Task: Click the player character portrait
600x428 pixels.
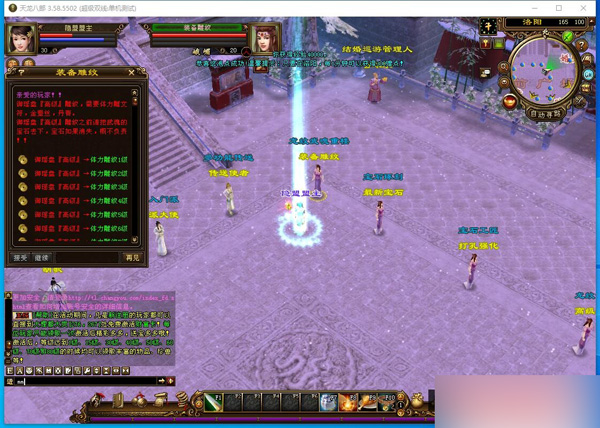Action: [21, 39]
